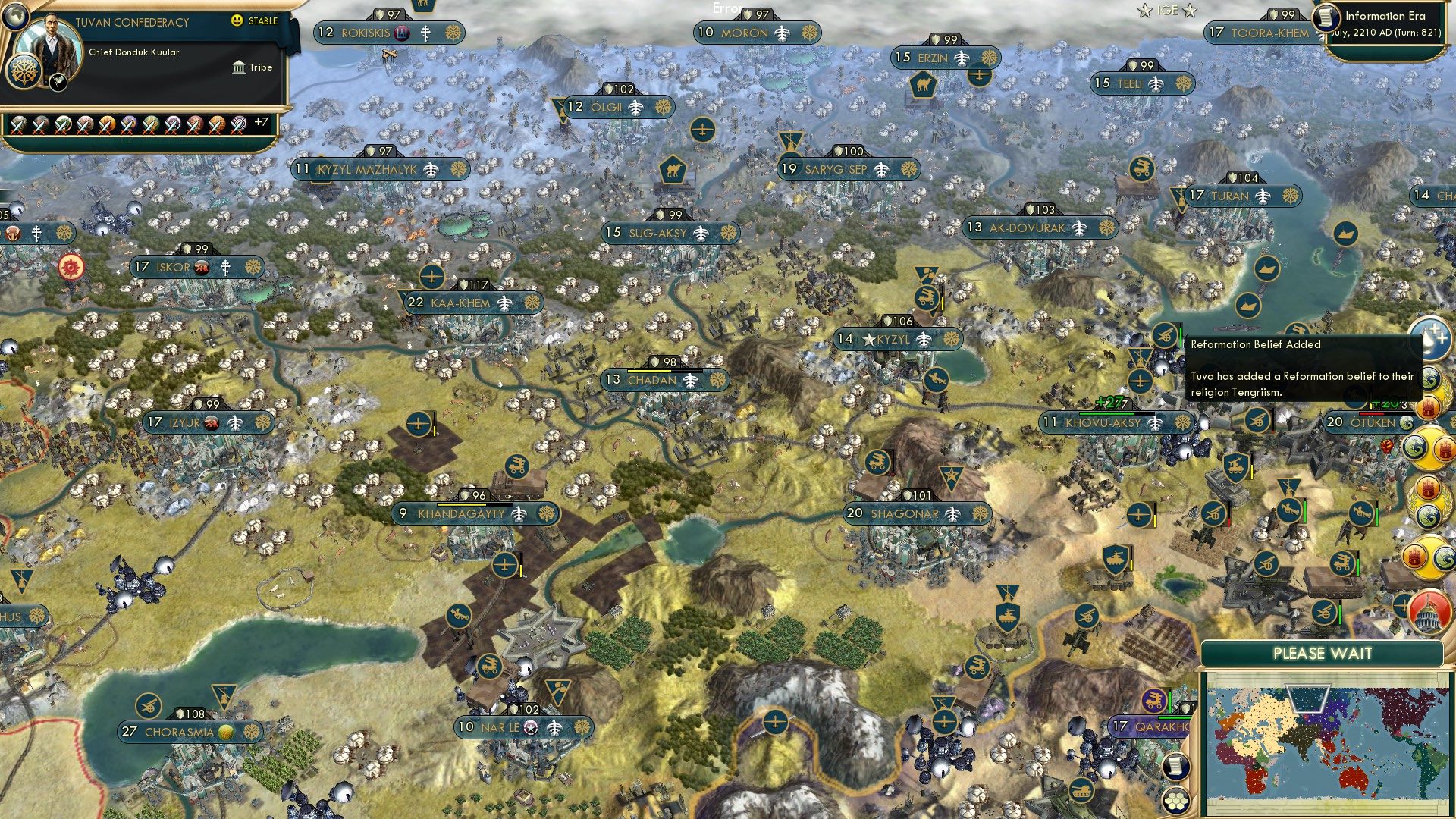Select the Tuvan Confederacy civilization emblem
Screen dimensions: 1456x819
pyautogui.click(x=24, y=73)
